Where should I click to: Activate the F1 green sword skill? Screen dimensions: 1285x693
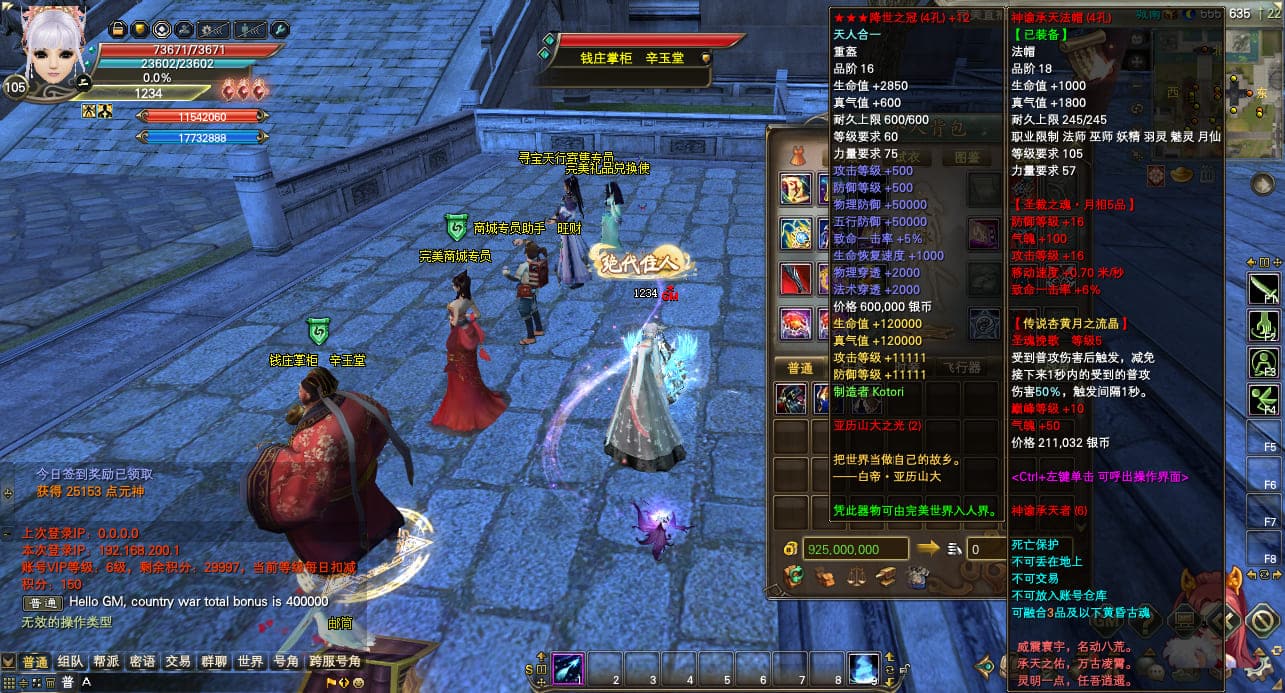pyautogui.click(x=1262, y=291)
